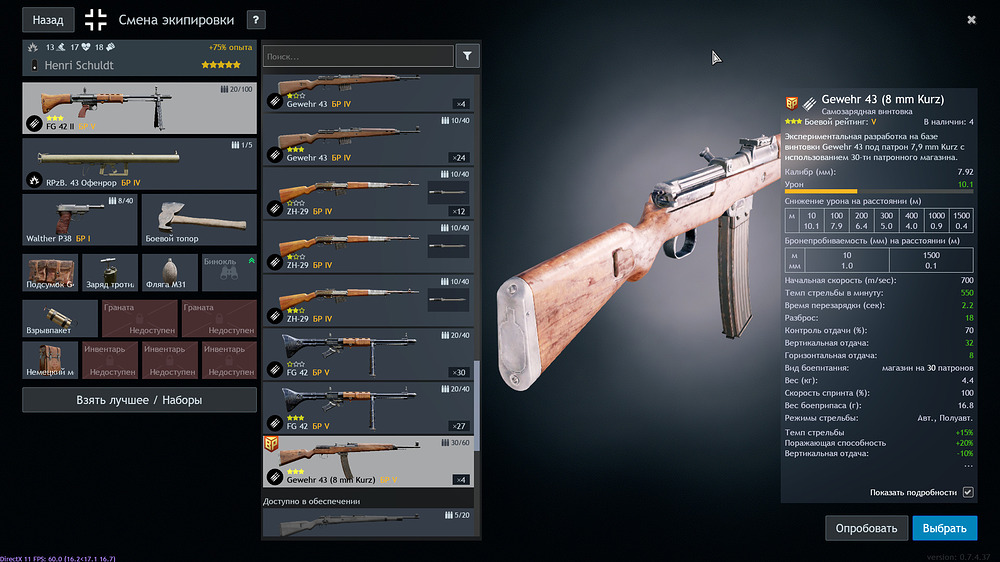The image size is (1000, 562).
Task: Open the question mark help button
Action: click(x=256, y=19)
